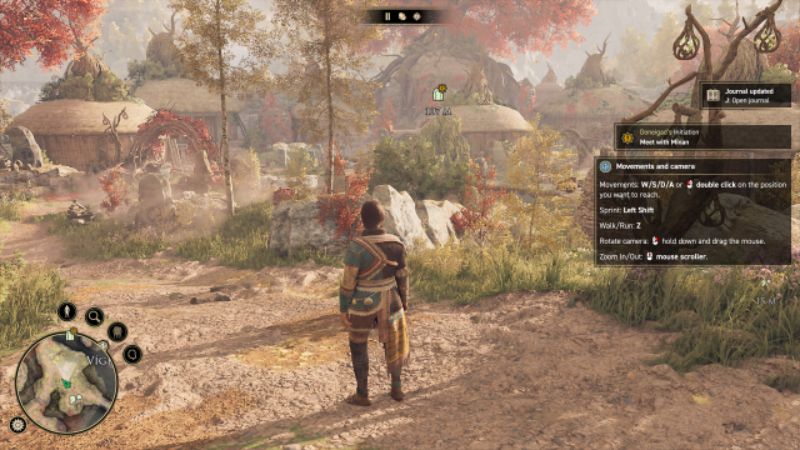This screenshot has height=450, width=800.
Task: Activate the magnifying glass search icon
Action: pos(94,317)
